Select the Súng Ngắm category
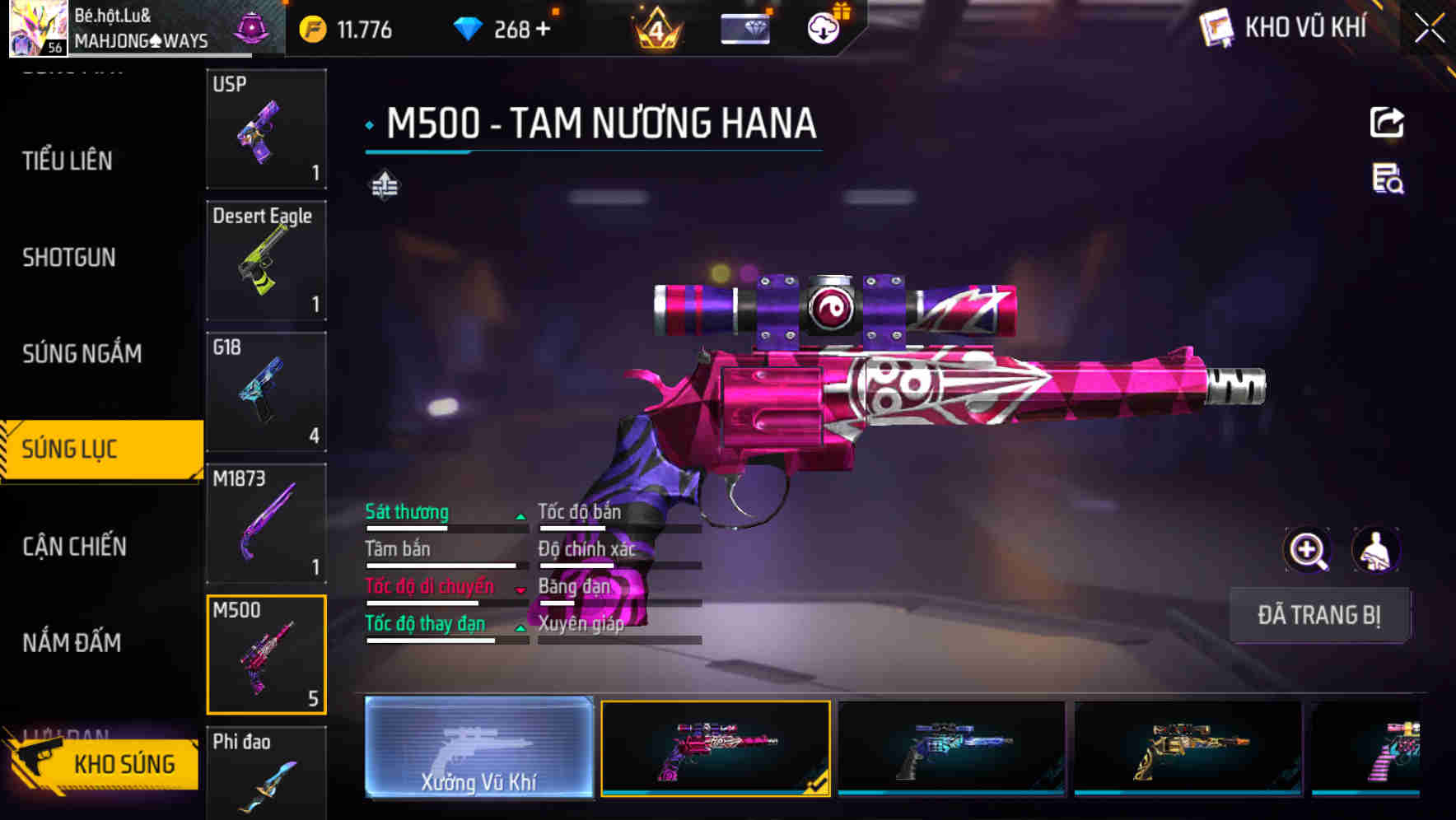Image resolution: width=1456 pixels, height=820 pixels. (x=82, y=354)
